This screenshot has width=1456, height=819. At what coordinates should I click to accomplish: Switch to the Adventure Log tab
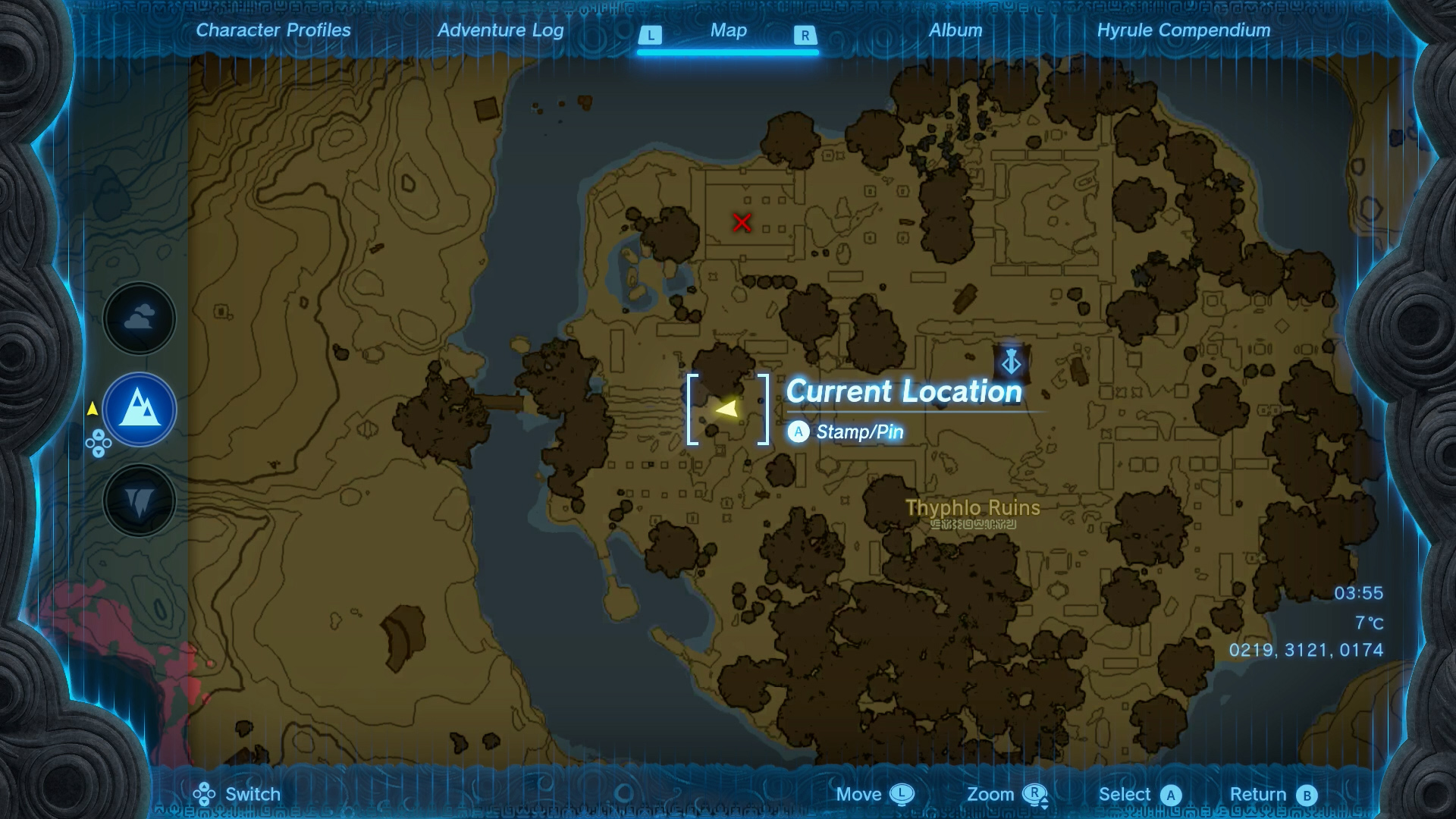click(500, 30)
